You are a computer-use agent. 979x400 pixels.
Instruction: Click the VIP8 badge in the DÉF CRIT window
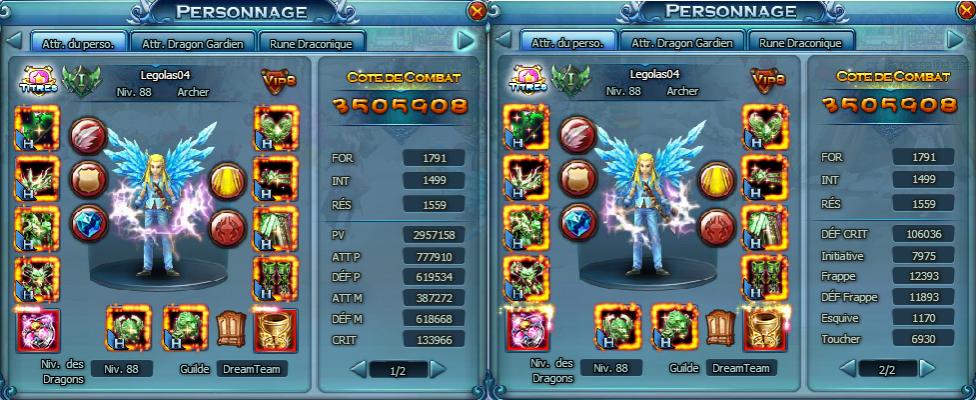pos(767,80)
